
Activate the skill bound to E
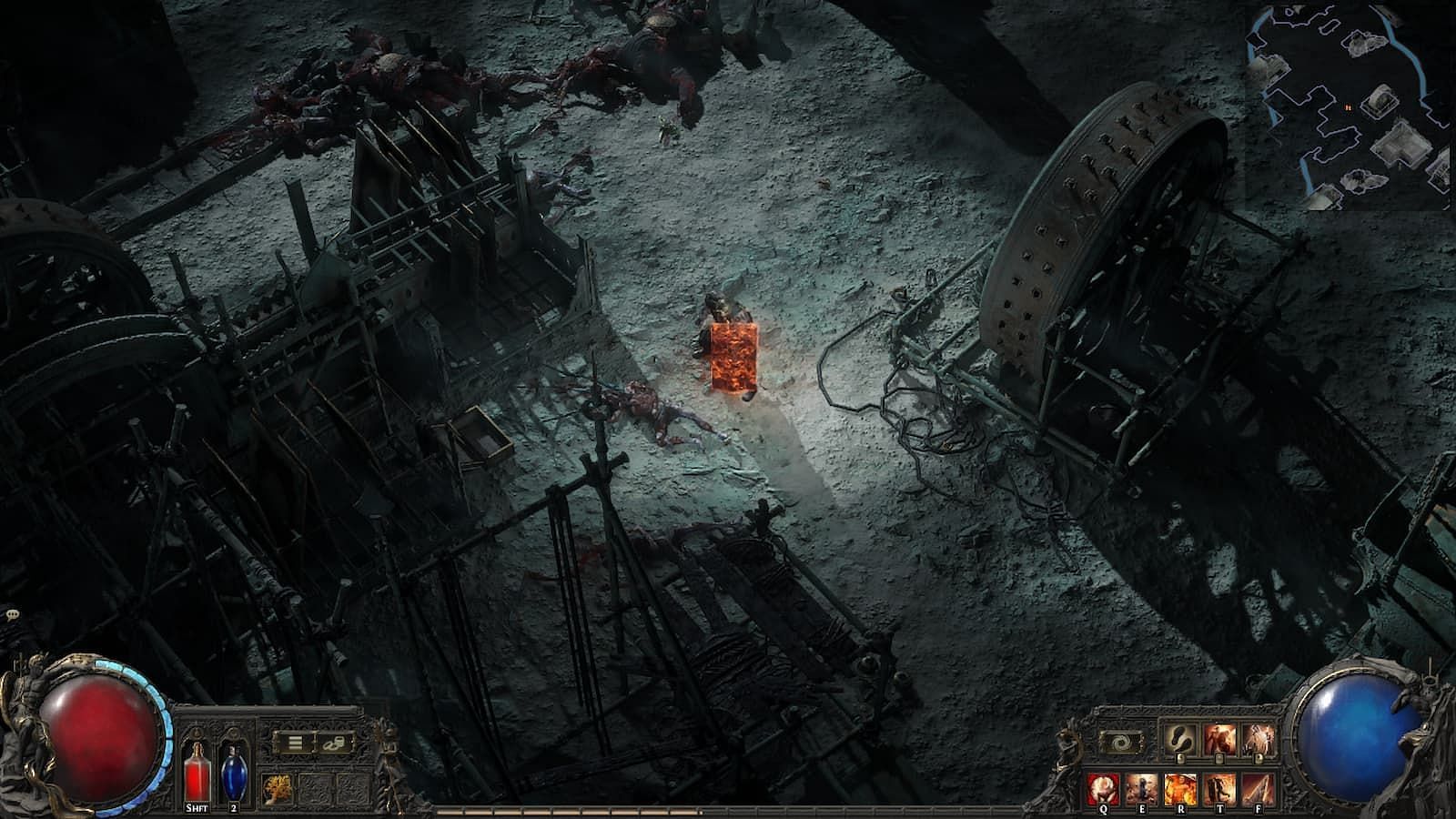click(x=1142, y=788)
